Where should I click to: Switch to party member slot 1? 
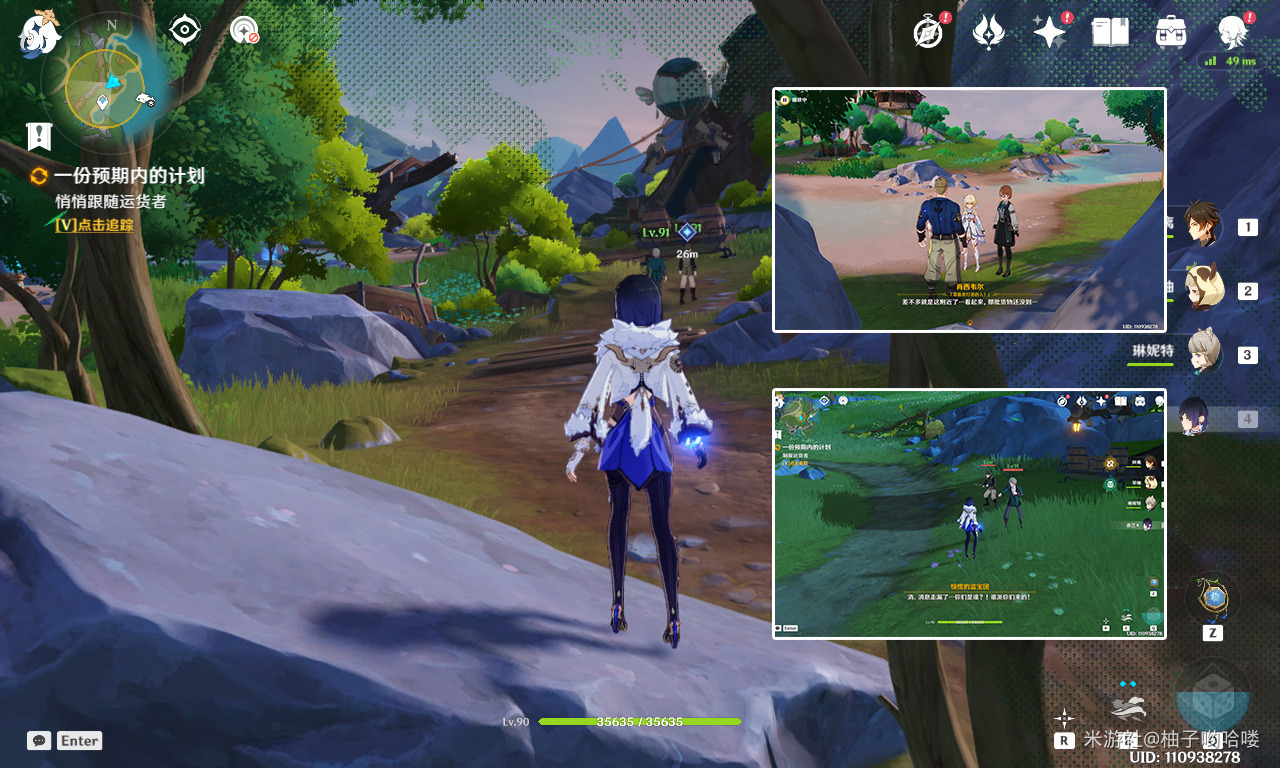point(1204,226)
